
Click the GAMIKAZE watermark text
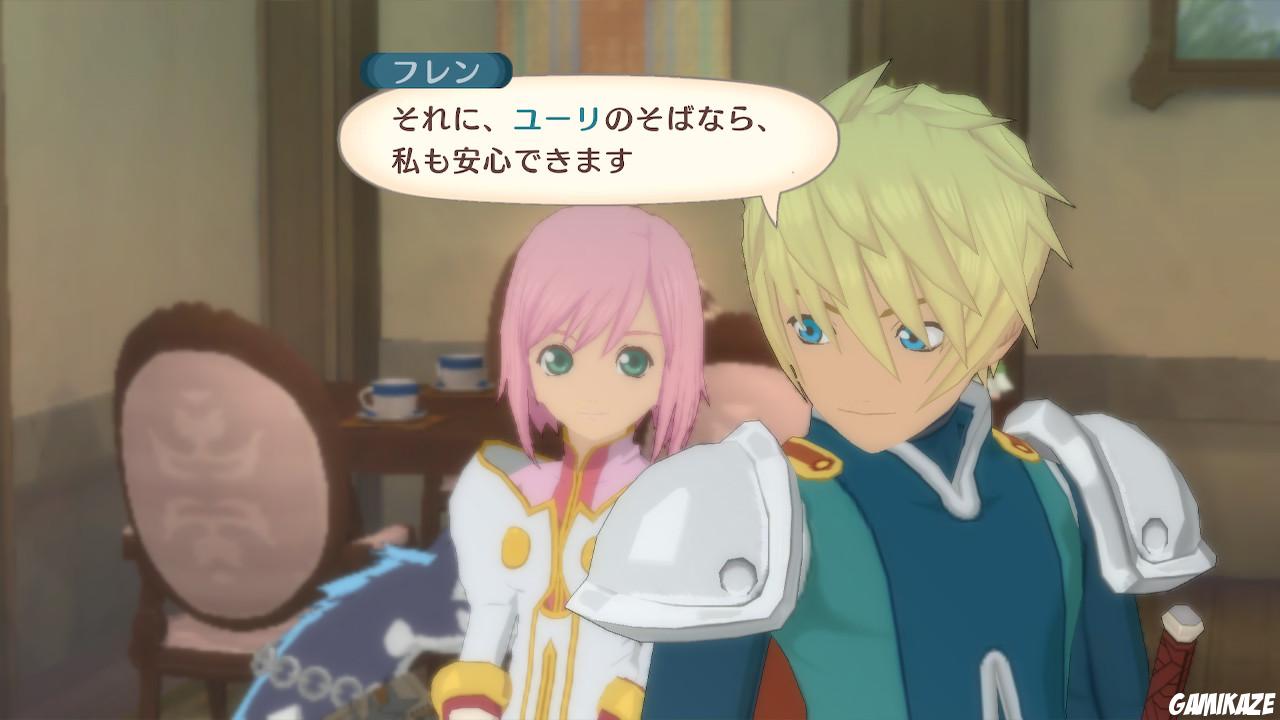click(x=1222, y=702)
